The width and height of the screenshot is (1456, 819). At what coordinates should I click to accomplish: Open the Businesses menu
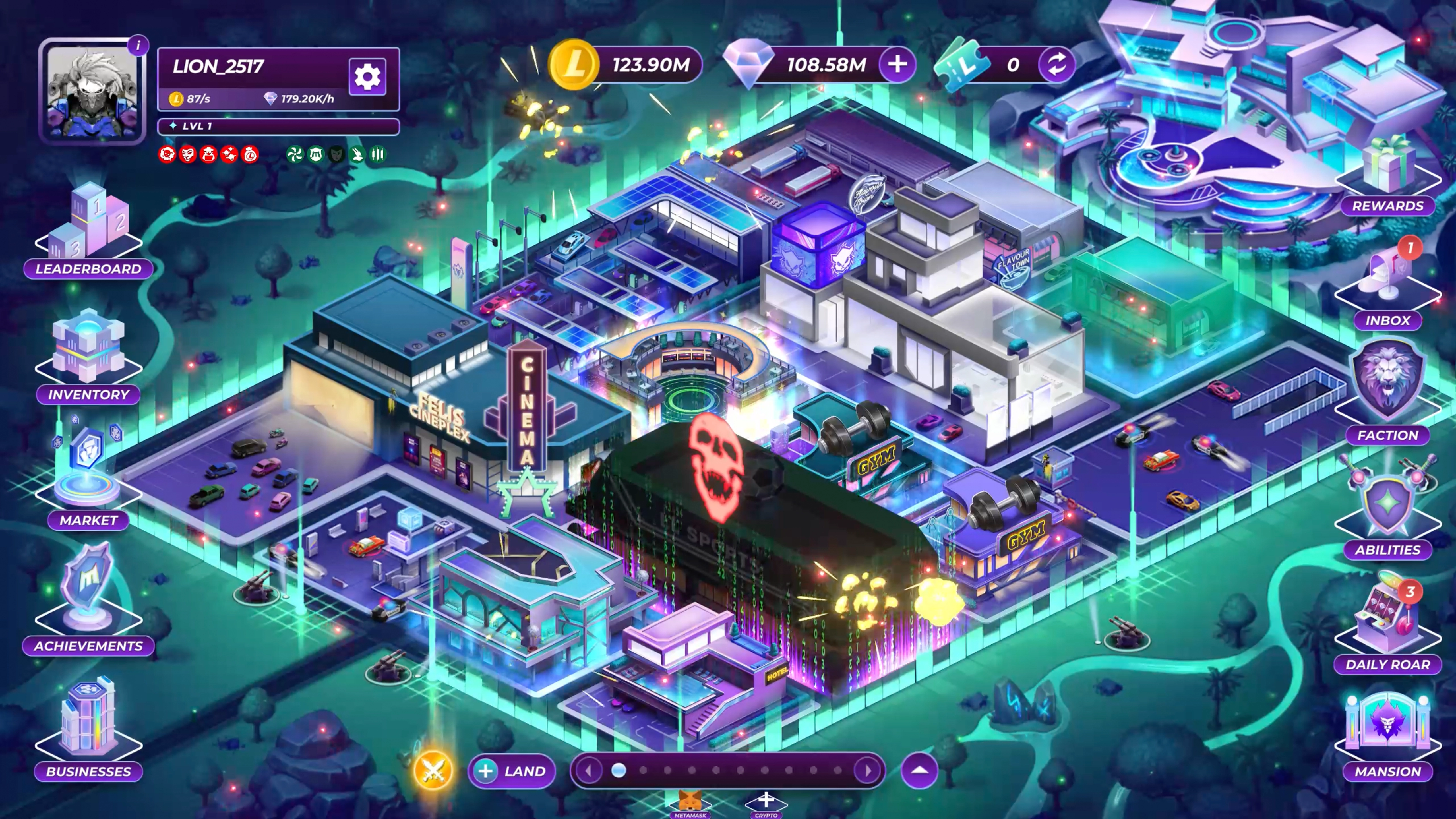click(x=88, y=729)
